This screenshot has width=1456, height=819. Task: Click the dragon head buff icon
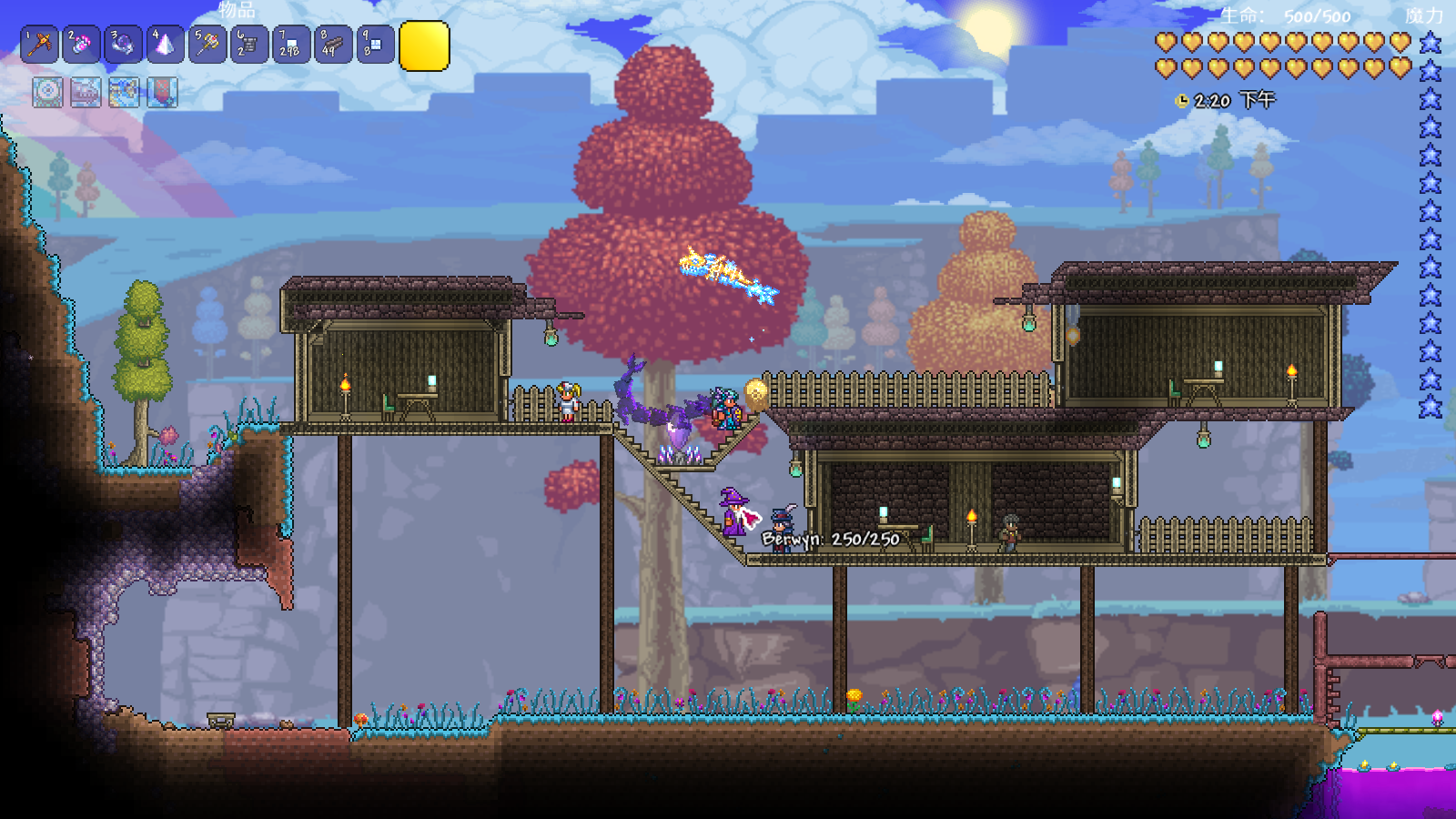pos(86,92)
